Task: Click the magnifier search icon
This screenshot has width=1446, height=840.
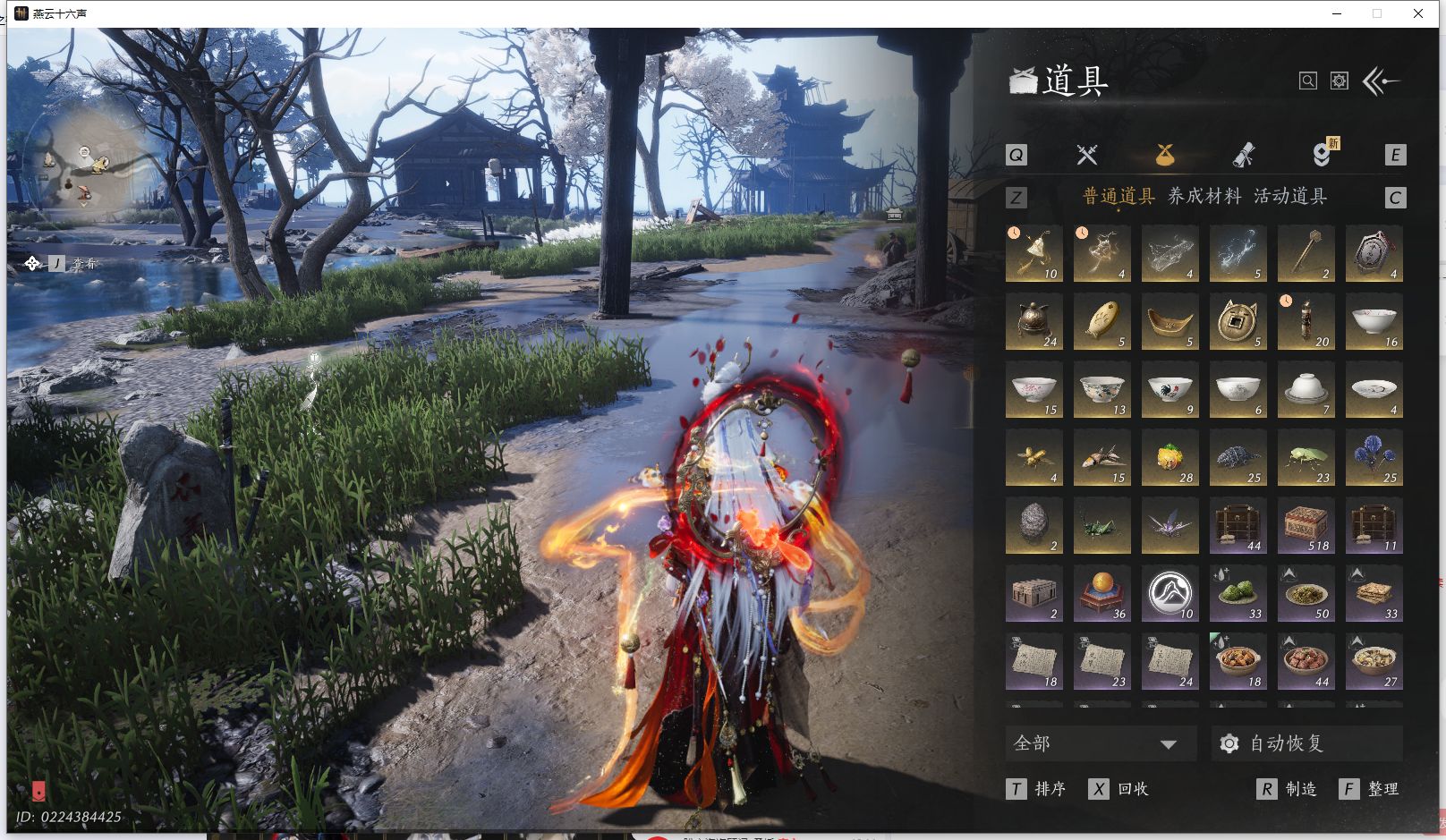Action: click(x=1307, y=81)
